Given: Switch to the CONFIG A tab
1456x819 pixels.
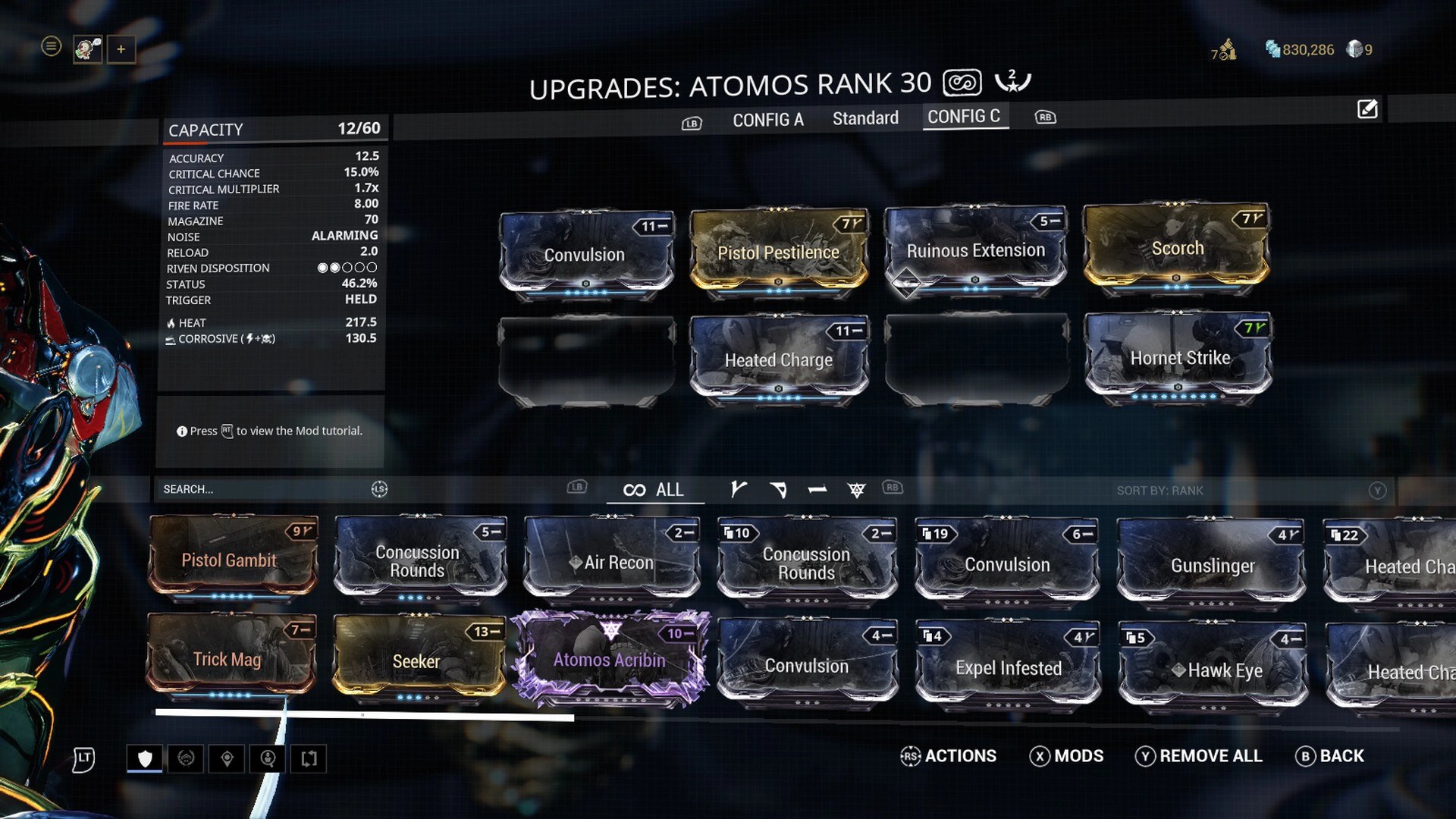Looking at the screenshot, I should pos(767,119).
